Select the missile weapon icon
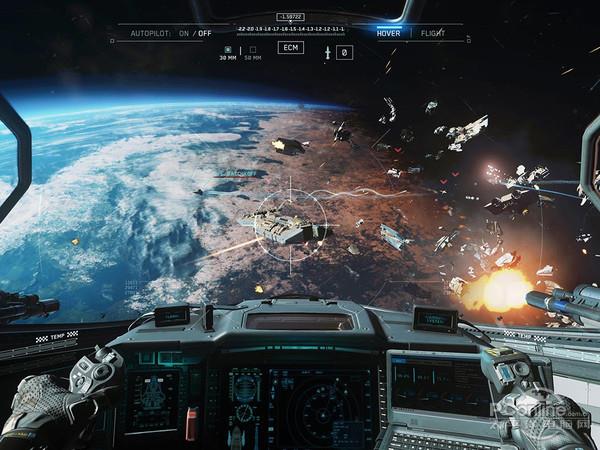600x450 pixels. coord(327,52)
